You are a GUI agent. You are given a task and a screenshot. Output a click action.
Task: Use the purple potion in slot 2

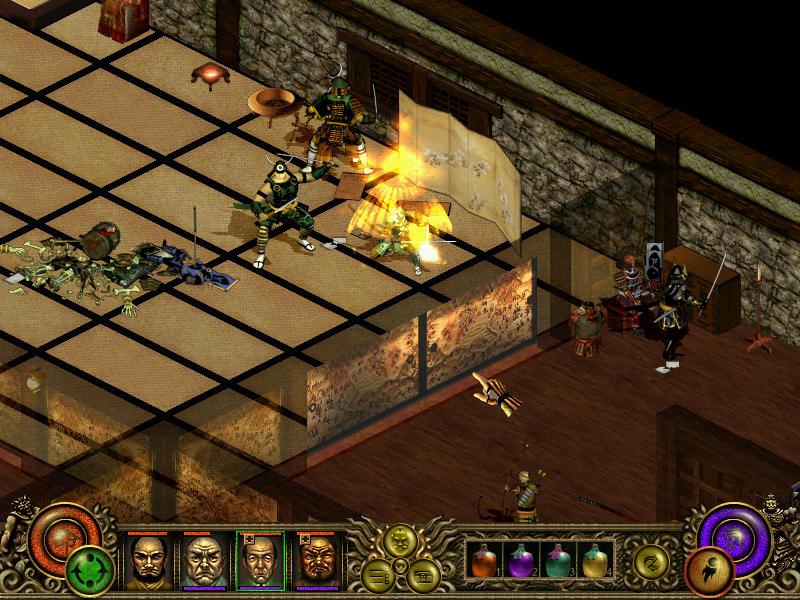[x=521, y=561]
